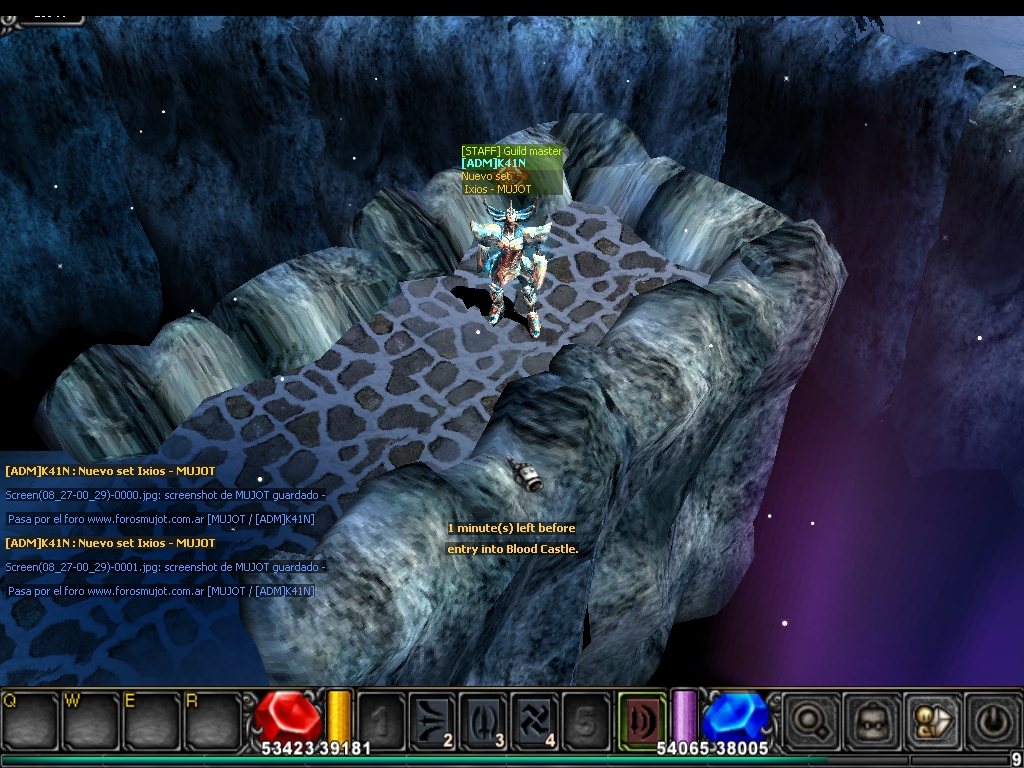Select the R item hotkey slot

[x=210, y=718]
